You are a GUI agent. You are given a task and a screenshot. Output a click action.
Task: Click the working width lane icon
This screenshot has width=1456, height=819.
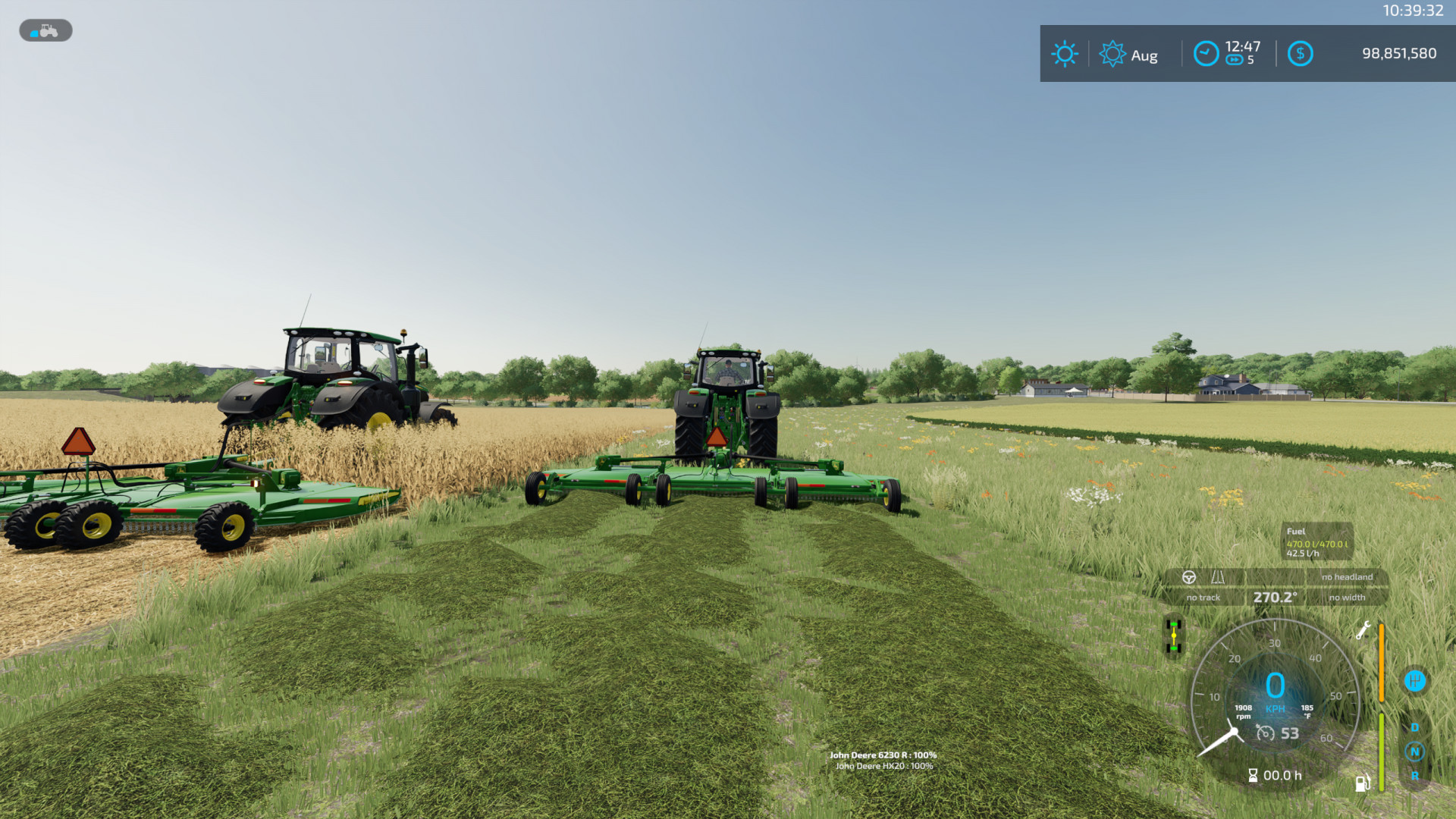(x=1219, y=577)
